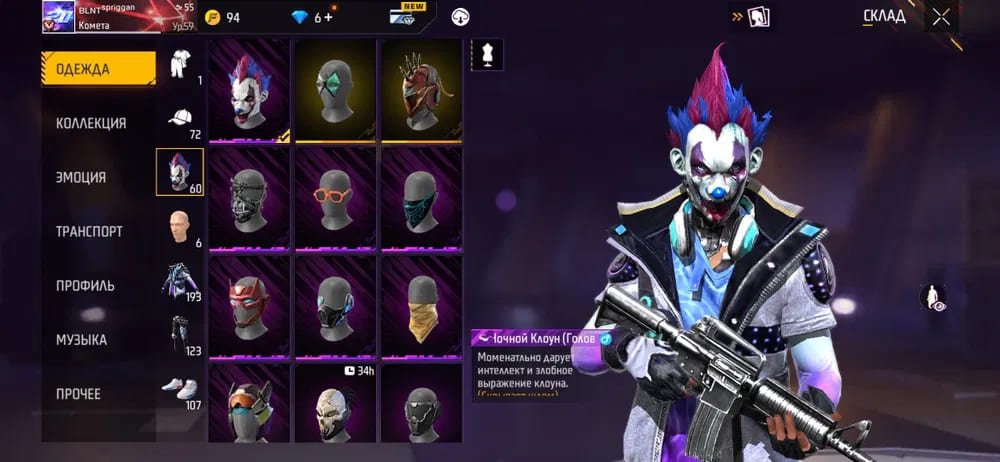Click the mannequin preview icon

point(487,54)
